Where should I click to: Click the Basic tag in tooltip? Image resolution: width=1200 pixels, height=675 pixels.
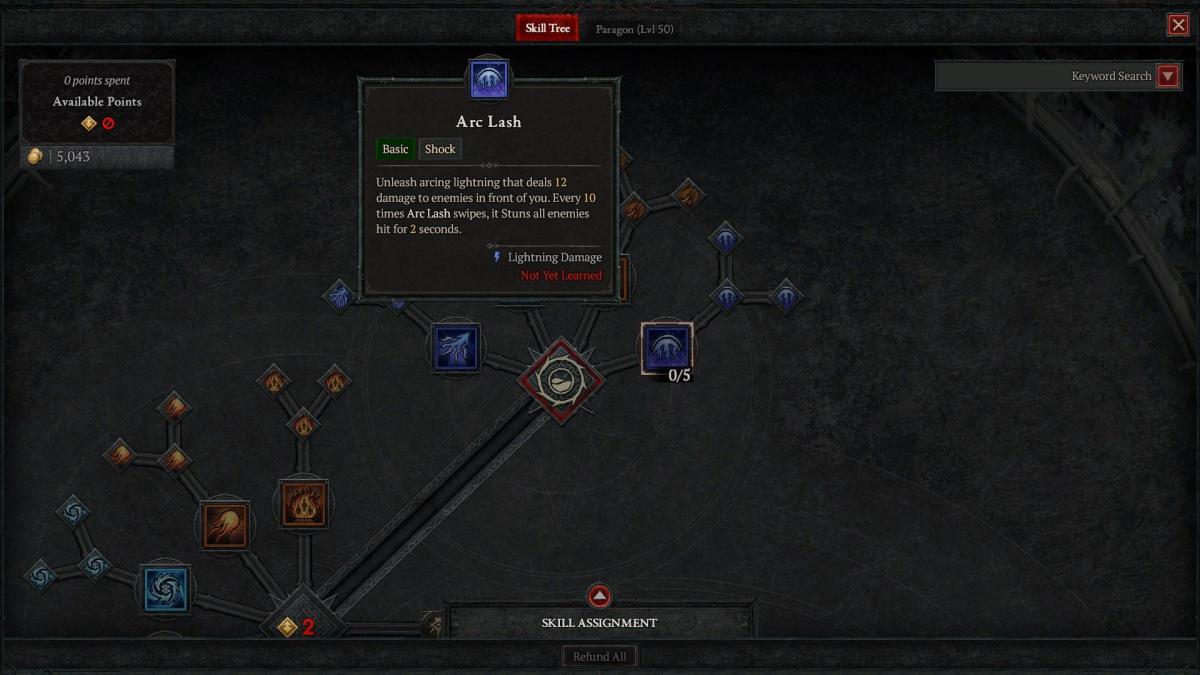click(x=395, y=149)
